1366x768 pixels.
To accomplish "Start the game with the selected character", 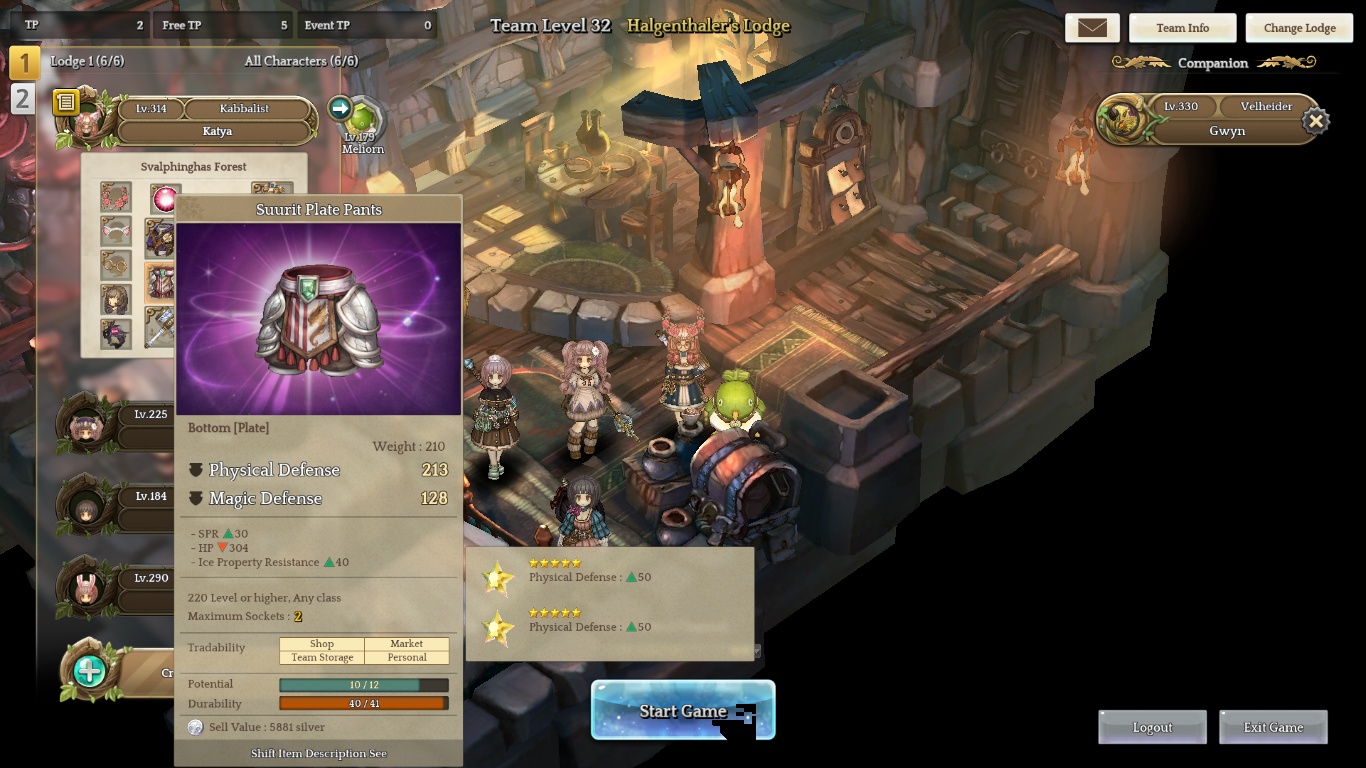I will point(683,711).
